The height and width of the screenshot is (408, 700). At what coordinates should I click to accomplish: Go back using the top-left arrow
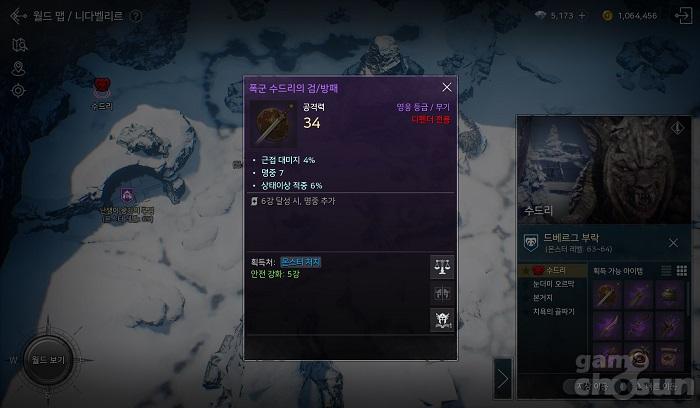(15, 16)
